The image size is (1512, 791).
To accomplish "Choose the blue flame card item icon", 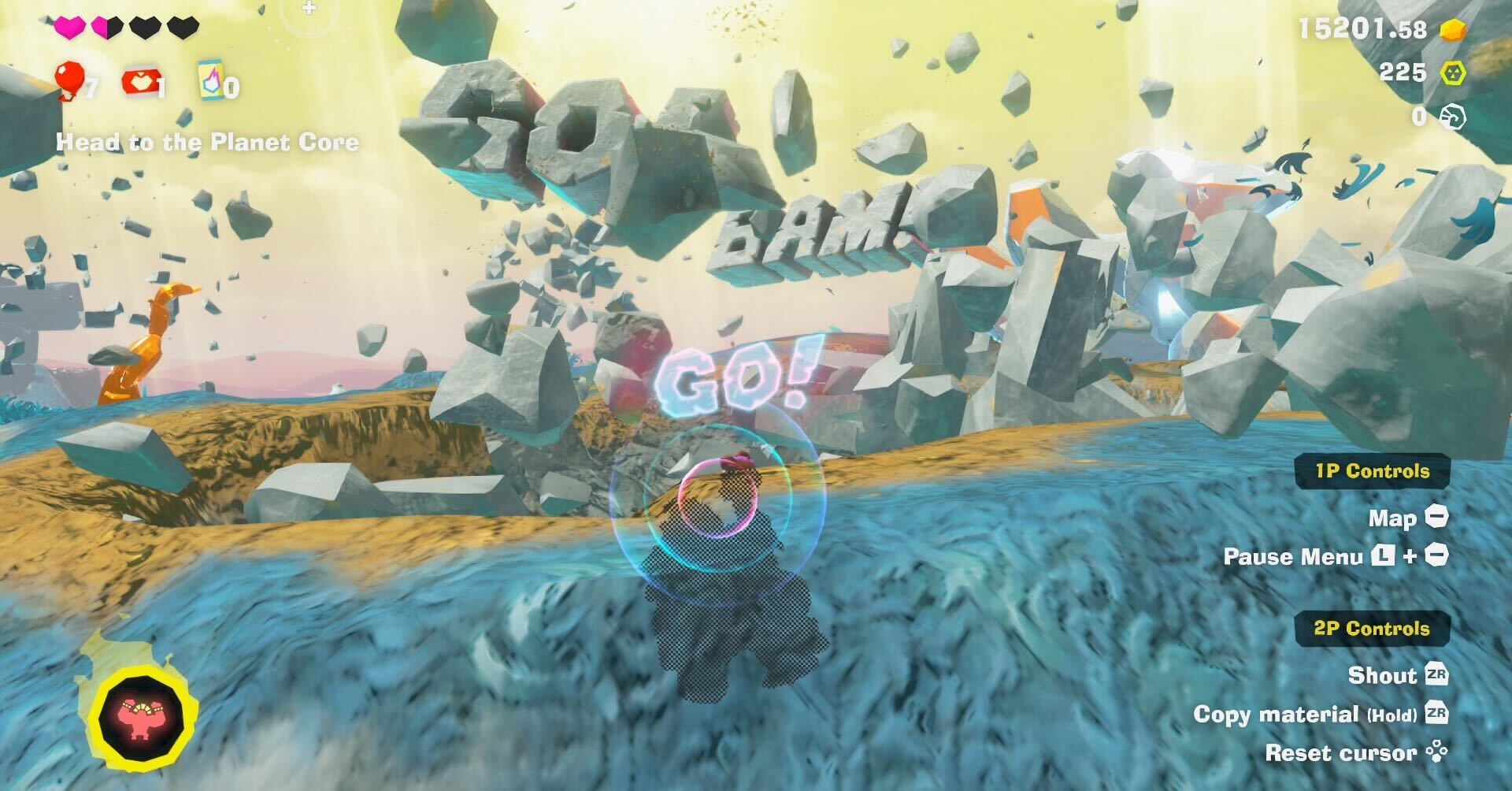I will click(x=211, y=80).
